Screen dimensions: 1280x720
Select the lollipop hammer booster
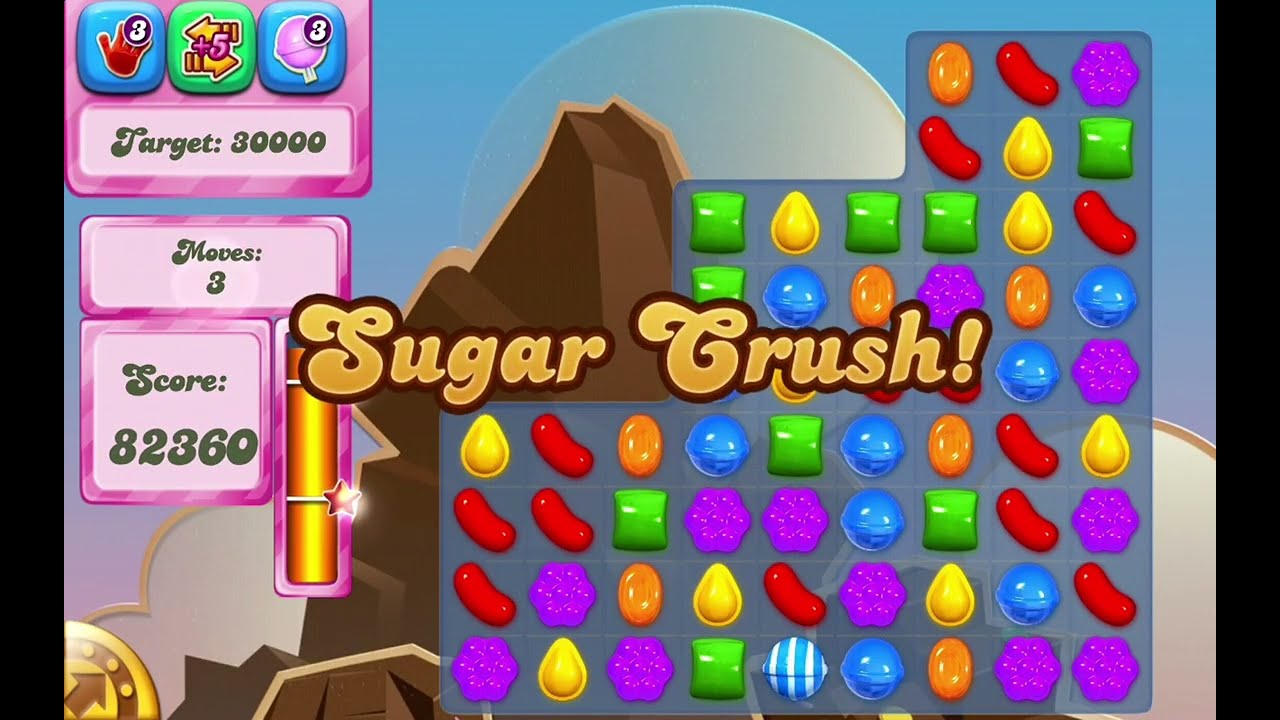(301, 47)
